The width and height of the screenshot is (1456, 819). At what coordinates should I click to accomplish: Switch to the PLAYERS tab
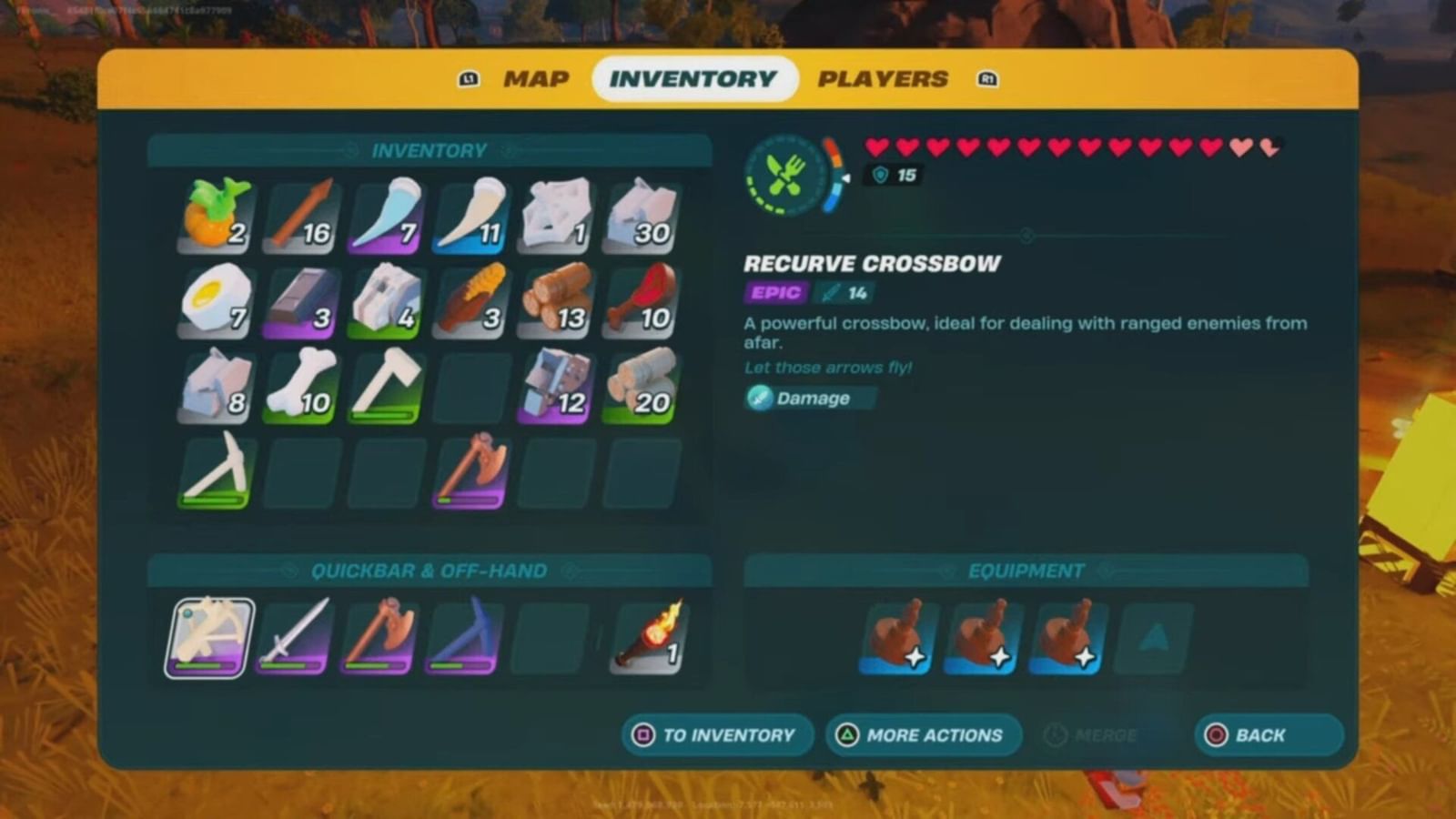881,78
